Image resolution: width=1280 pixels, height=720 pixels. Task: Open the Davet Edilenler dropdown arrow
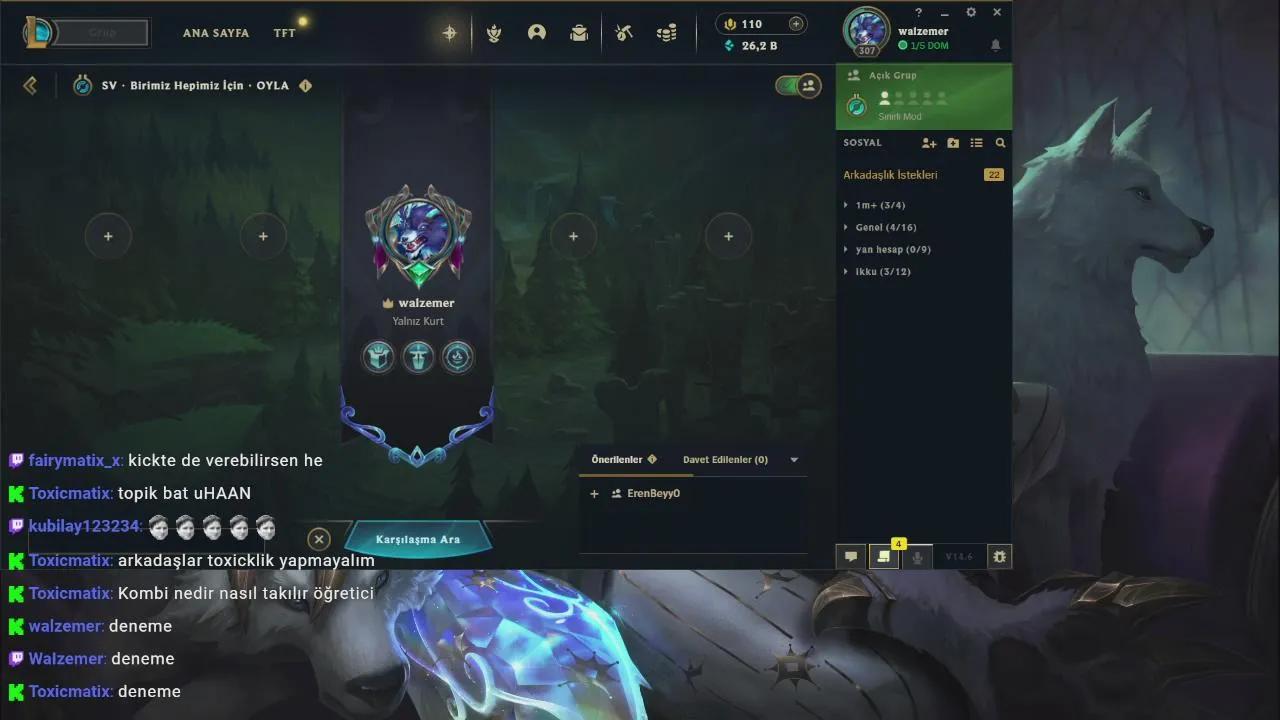pos(794,459)
